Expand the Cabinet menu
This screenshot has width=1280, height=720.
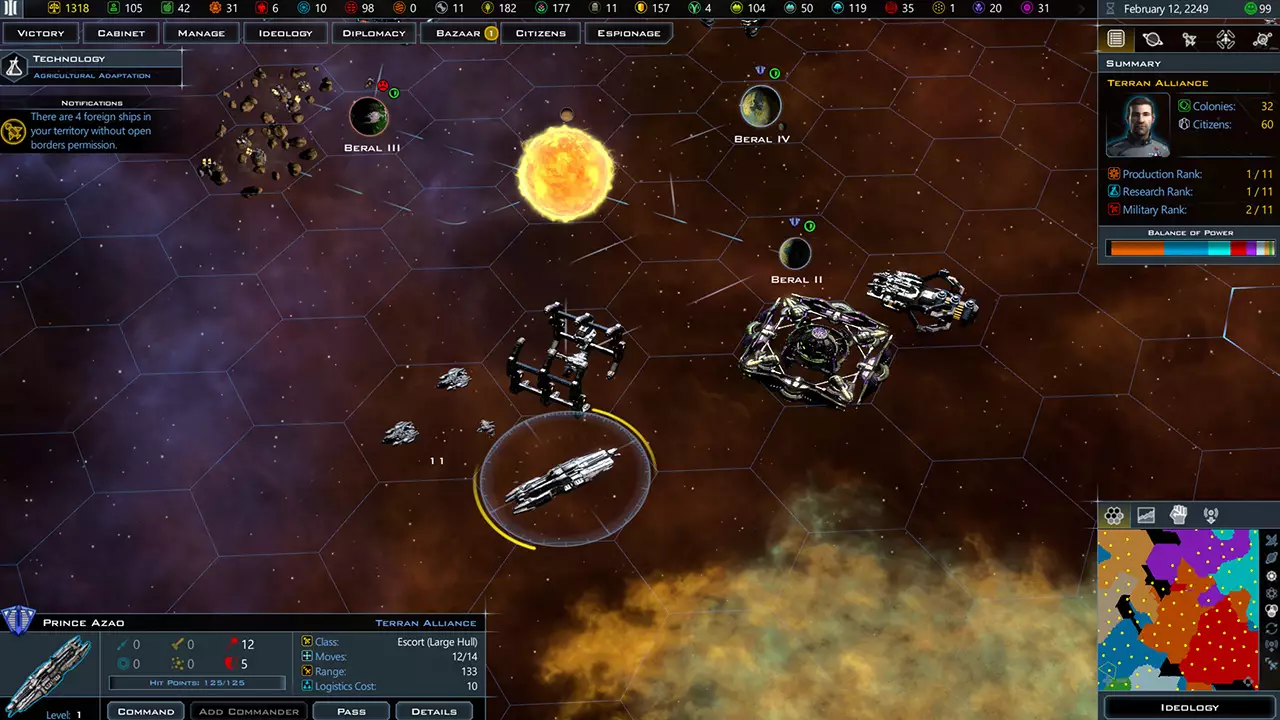point(121,33)
